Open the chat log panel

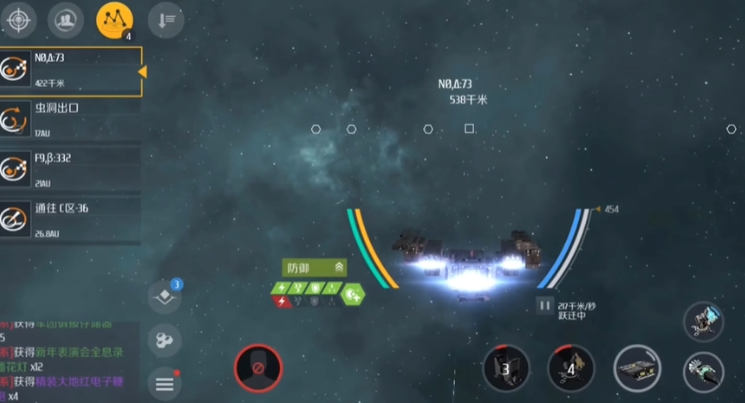65,360
